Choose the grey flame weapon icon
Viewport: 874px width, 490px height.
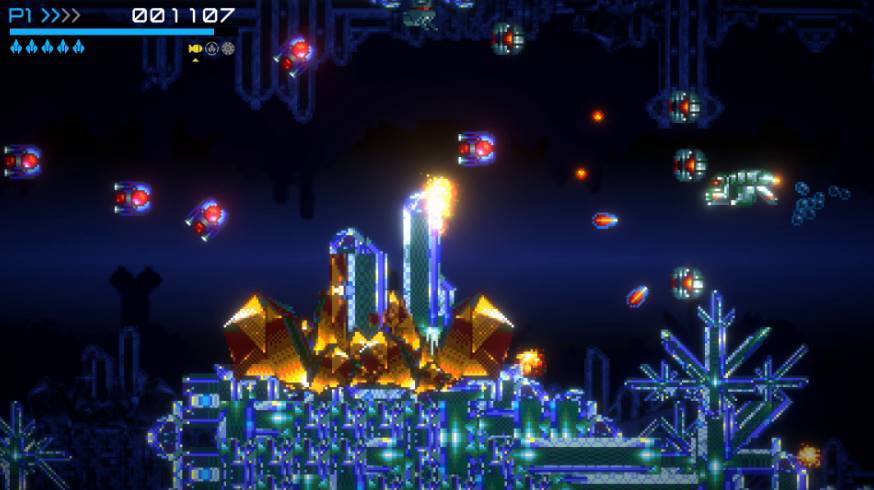(212, 48)
